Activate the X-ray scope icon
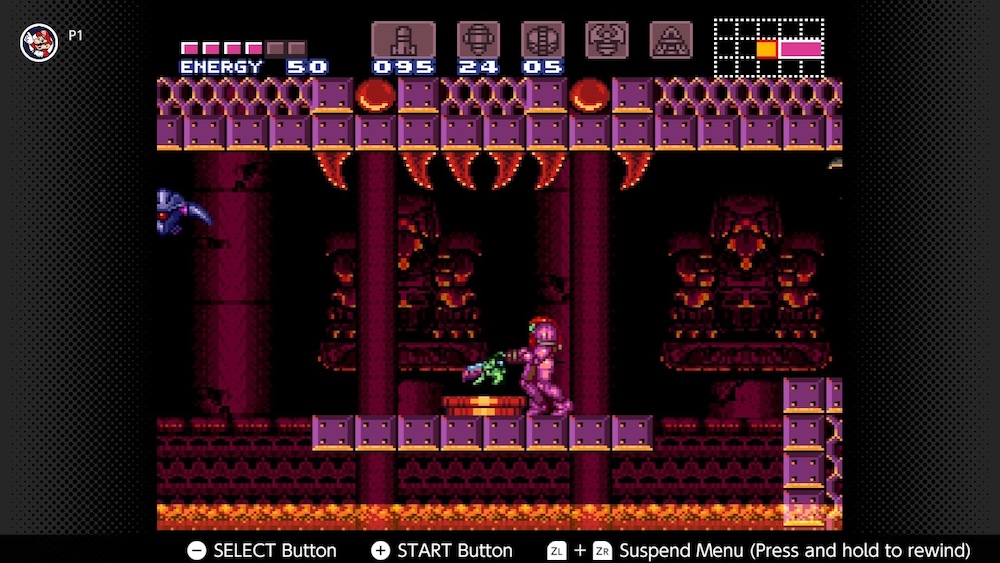The height and width of the screenshot is (563, 1000). click(671, 40)
